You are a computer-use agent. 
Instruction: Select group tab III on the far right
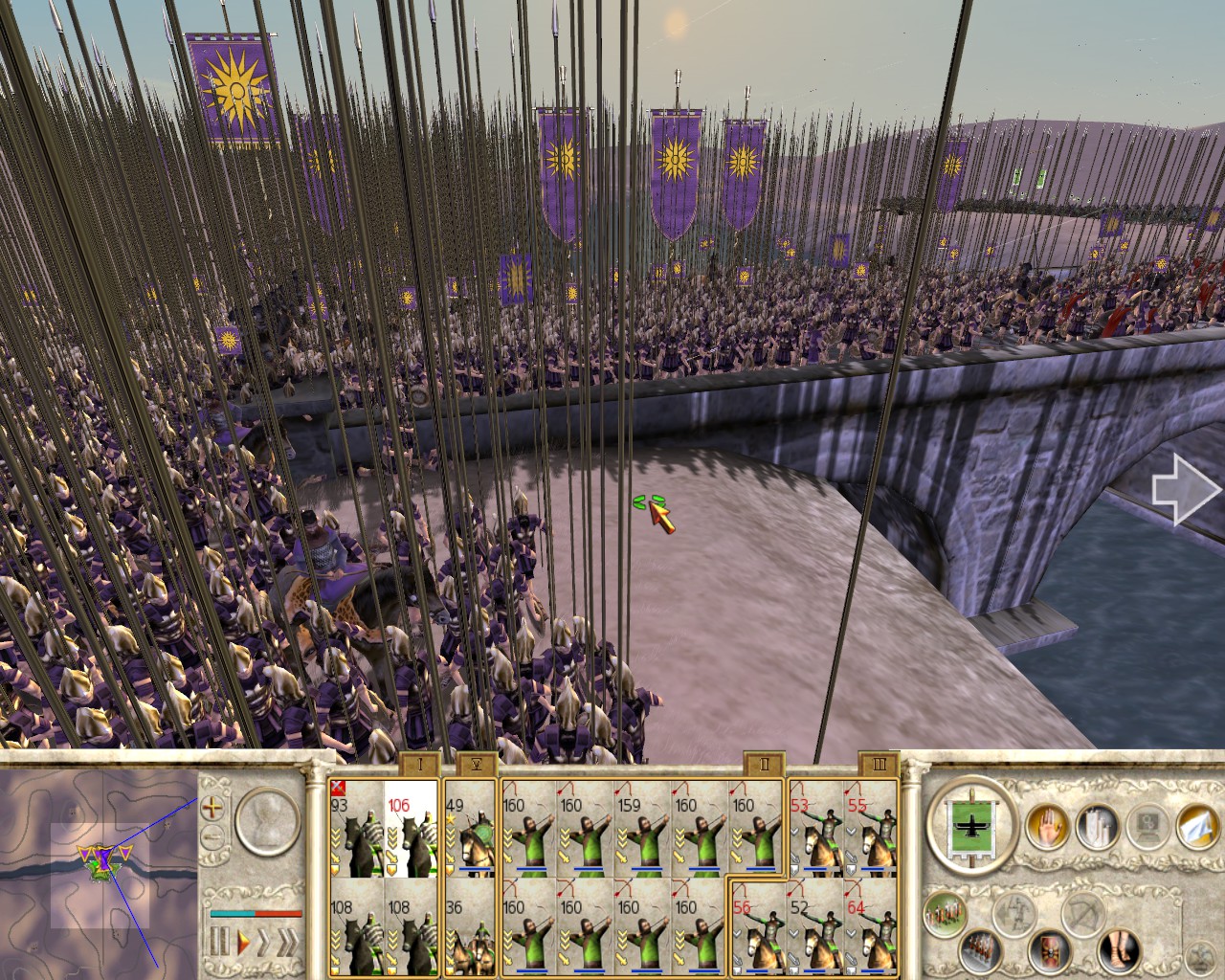tap(880, 766)
